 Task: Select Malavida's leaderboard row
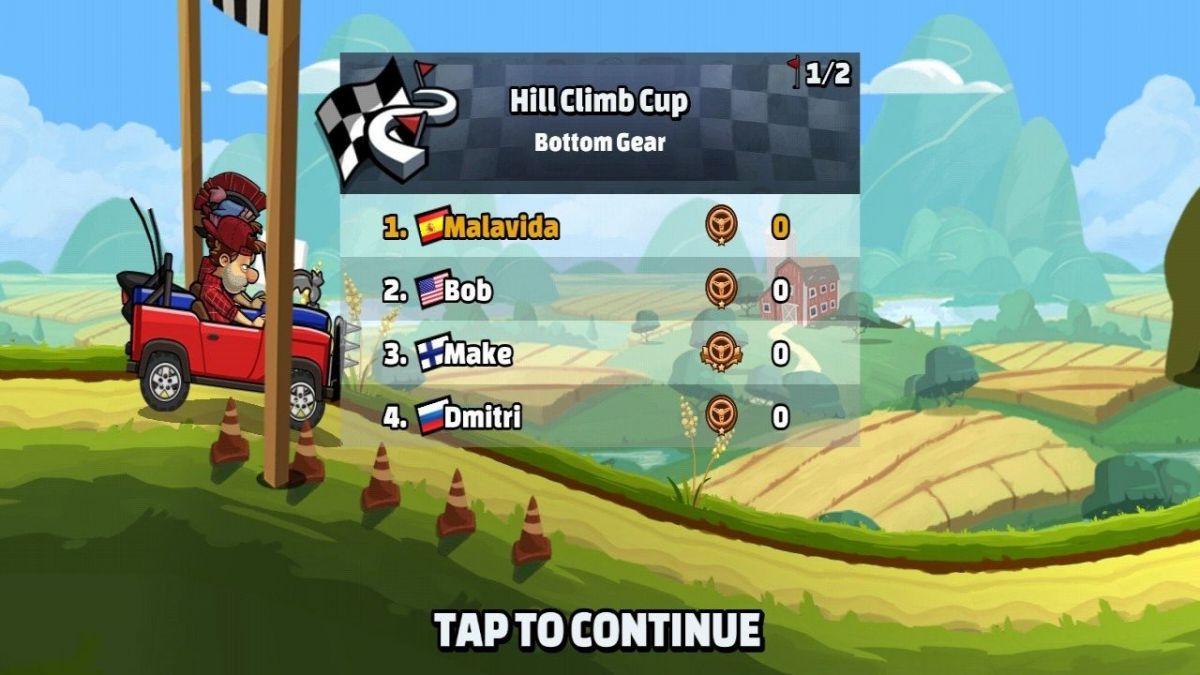pyautogui.click(x=598, y=226)
